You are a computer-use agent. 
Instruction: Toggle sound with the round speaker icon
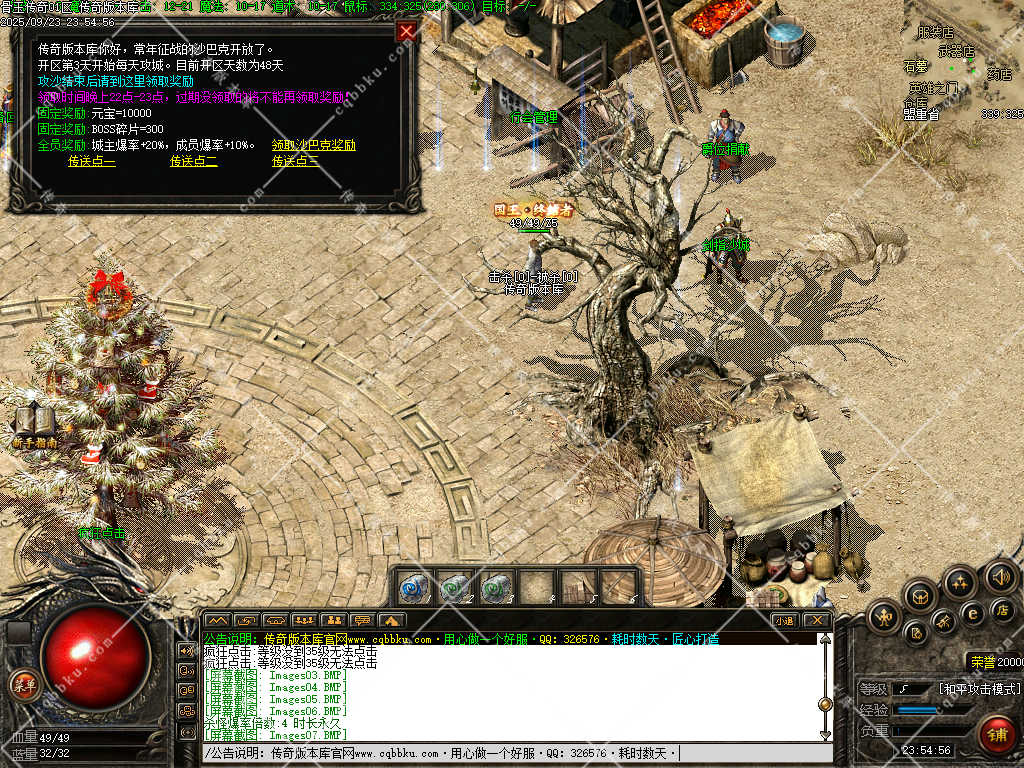[x=1001, y=577]
